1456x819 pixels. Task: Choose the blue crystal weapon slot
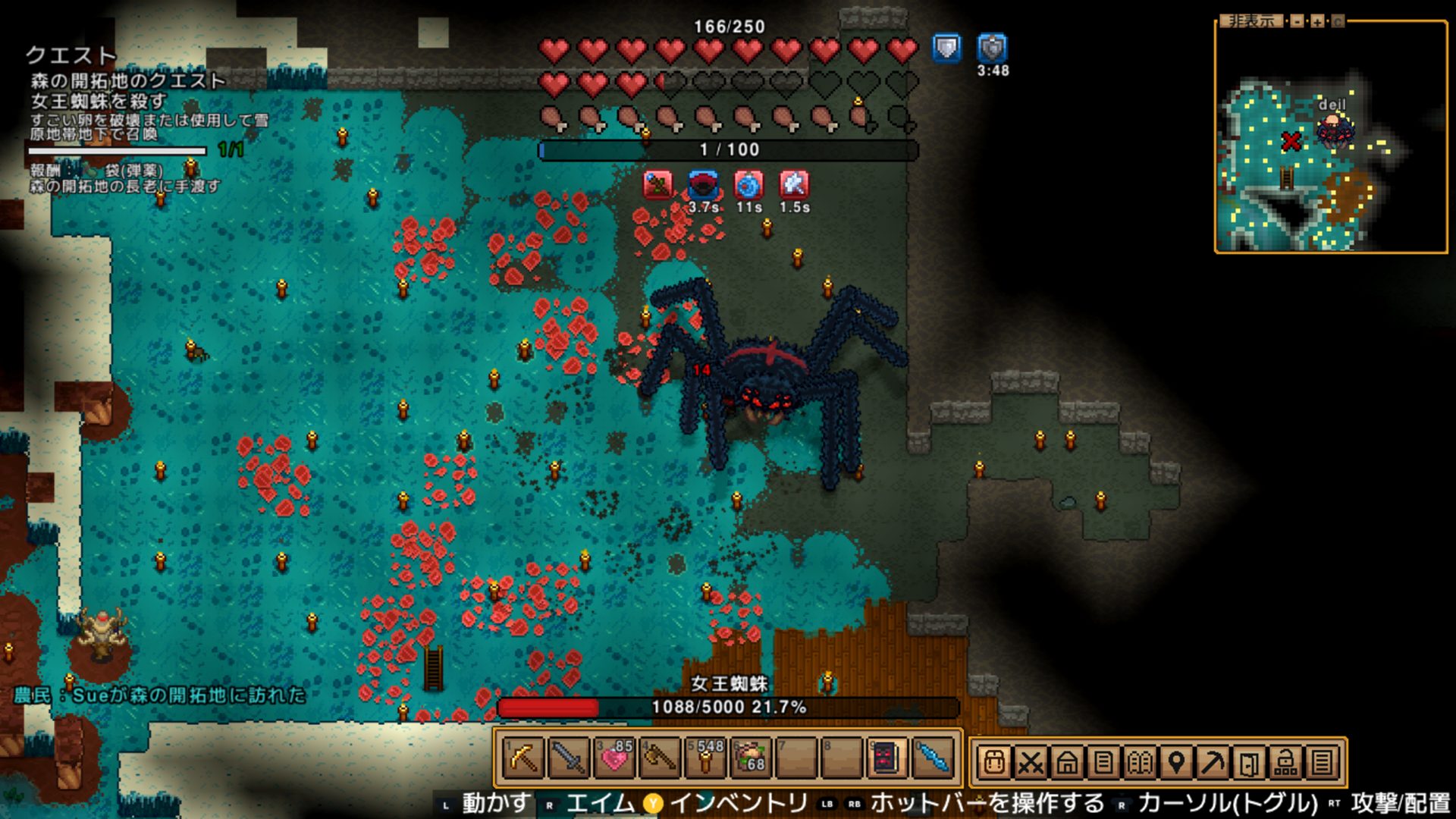(x=933, y=759)
